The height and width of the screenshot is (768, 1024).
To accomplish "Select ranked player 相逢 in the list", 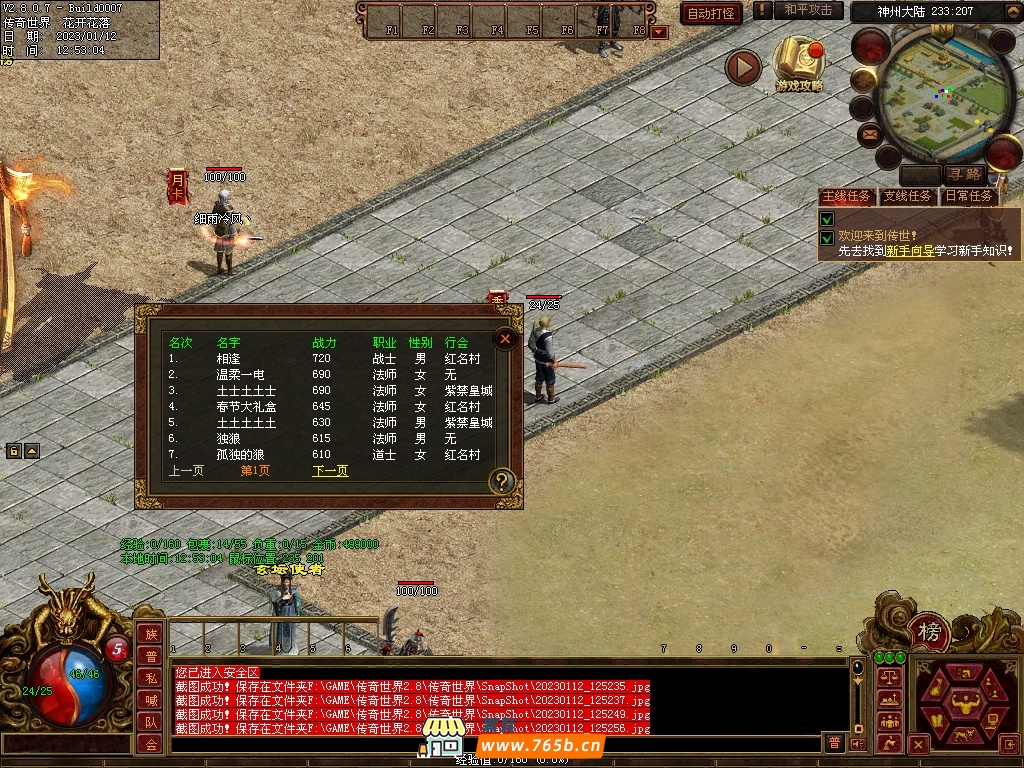I will [x=229, y=358].
